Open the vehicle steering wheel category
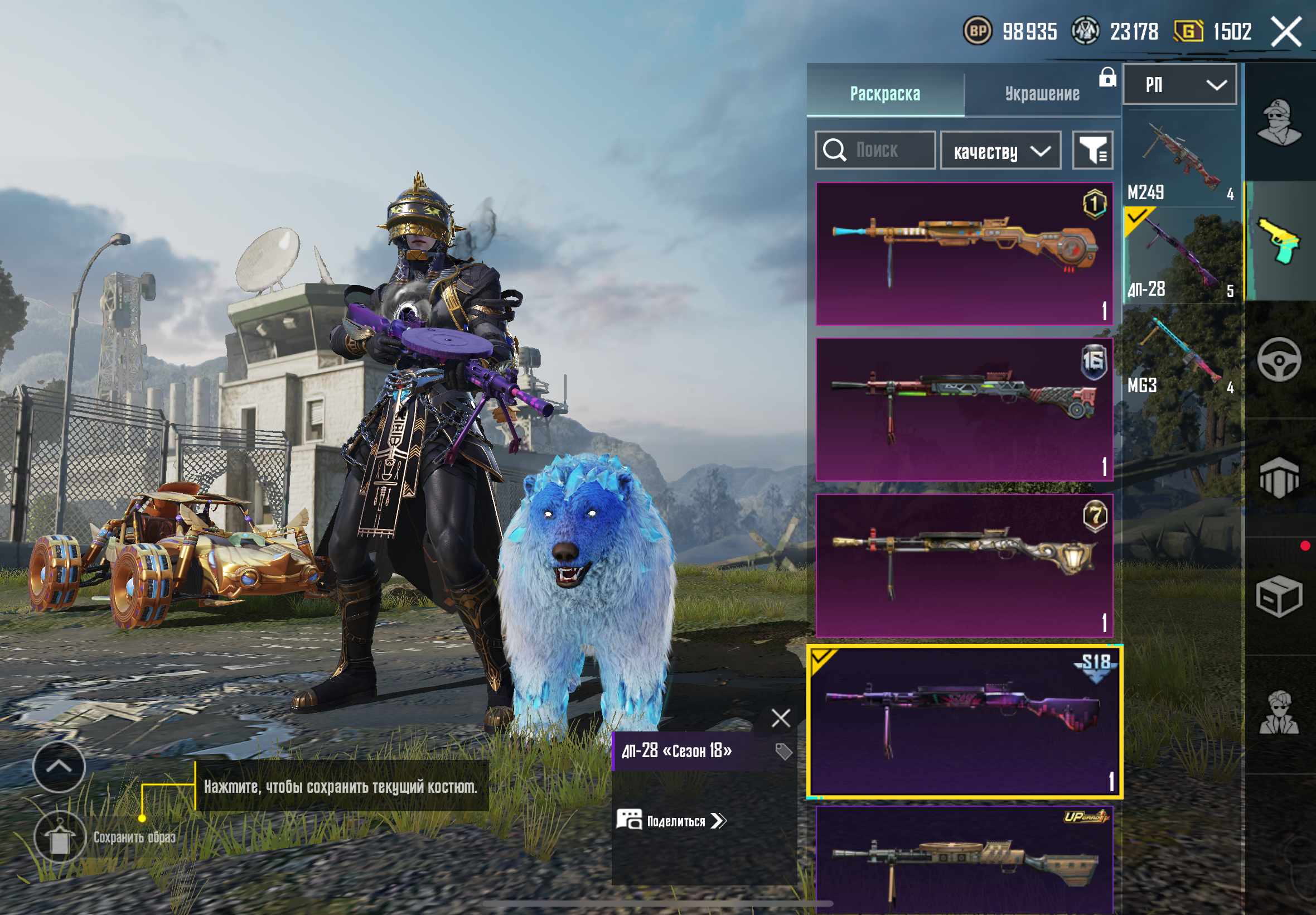1316x915 pixels. [1279, 360]
